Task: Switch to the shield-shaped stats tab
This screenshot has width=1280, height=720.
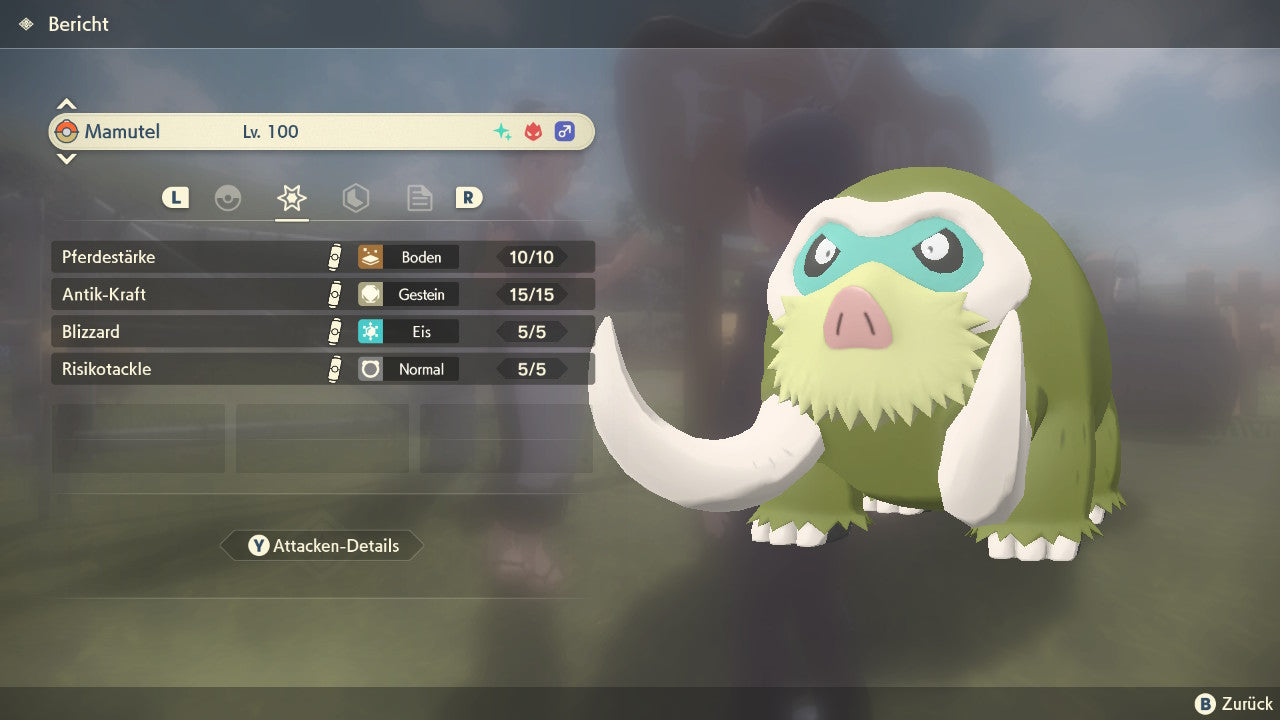Action: [x=355, y=198]
